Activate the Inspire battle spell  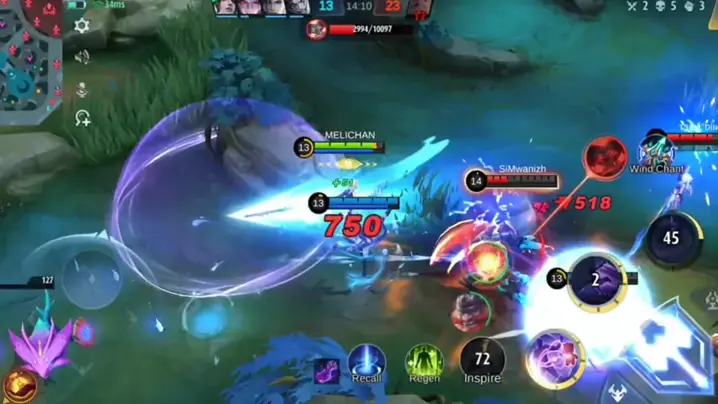[x=482, y=358]
